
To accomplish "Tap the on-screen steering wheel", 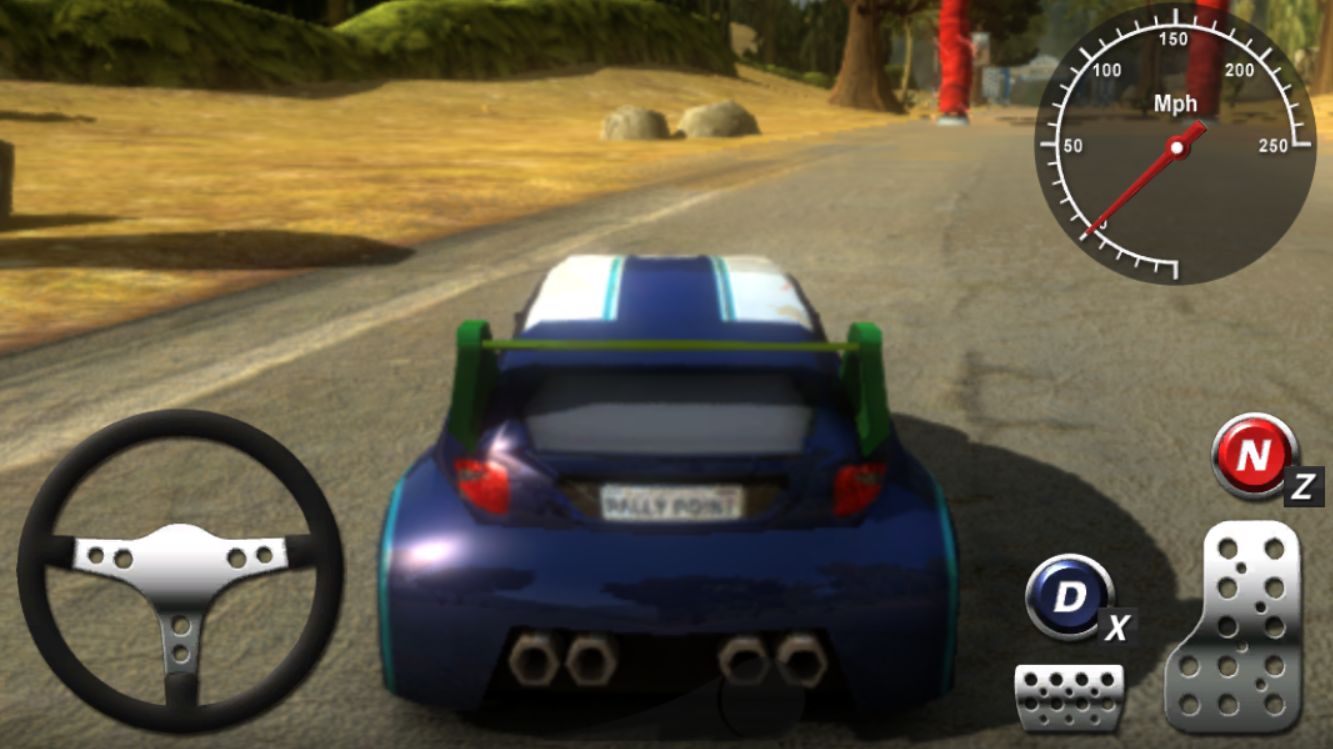I will coord(180,570).
